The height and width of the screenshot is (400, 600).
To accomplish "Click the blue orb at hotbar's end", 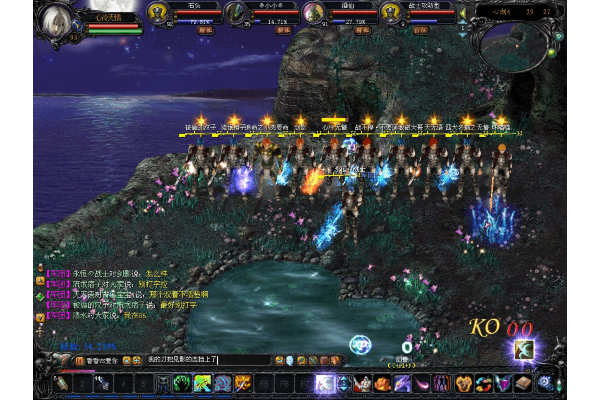I will pyautogui.click(x=545, y=383).
